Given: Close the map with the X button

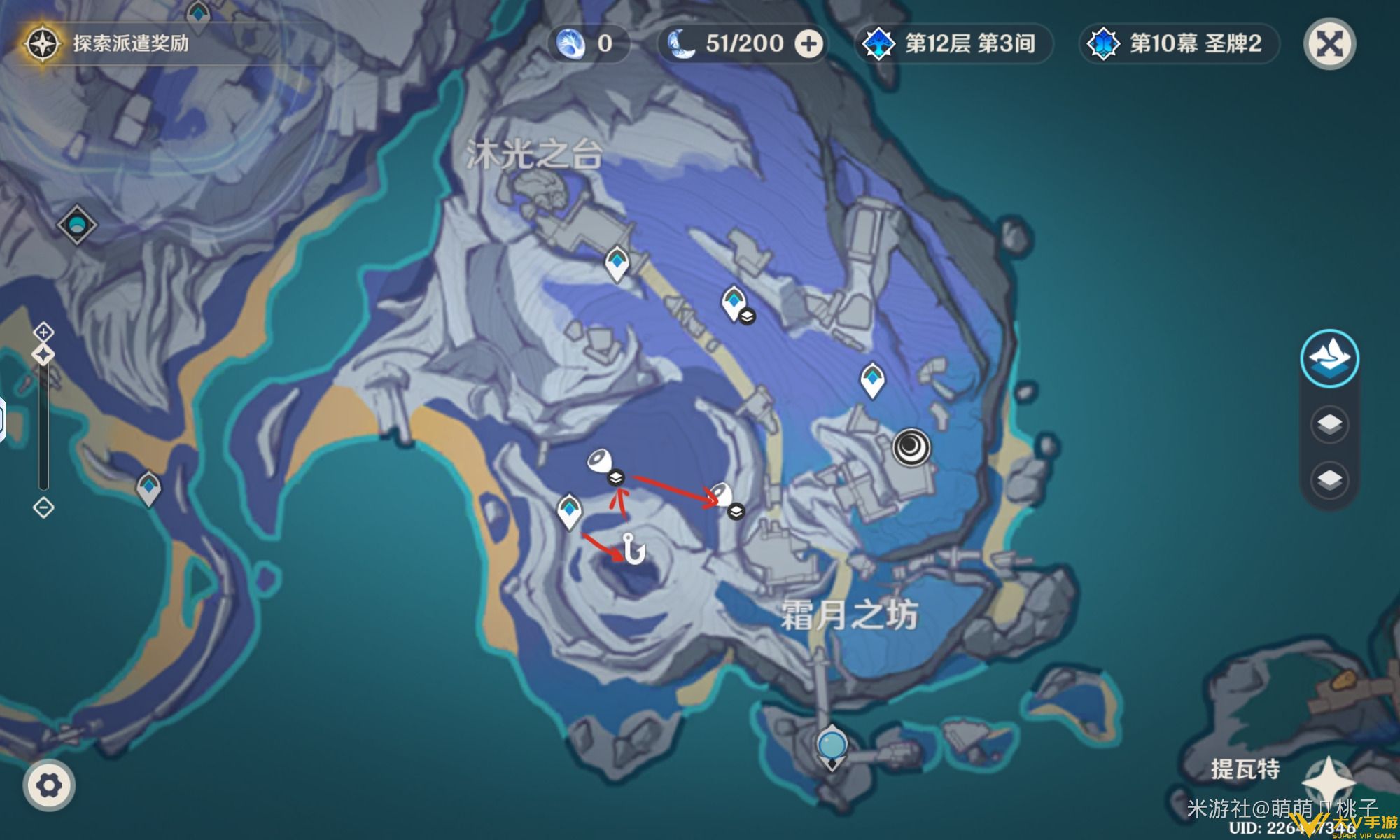Looking at the screenshot, I should 1329,44.
